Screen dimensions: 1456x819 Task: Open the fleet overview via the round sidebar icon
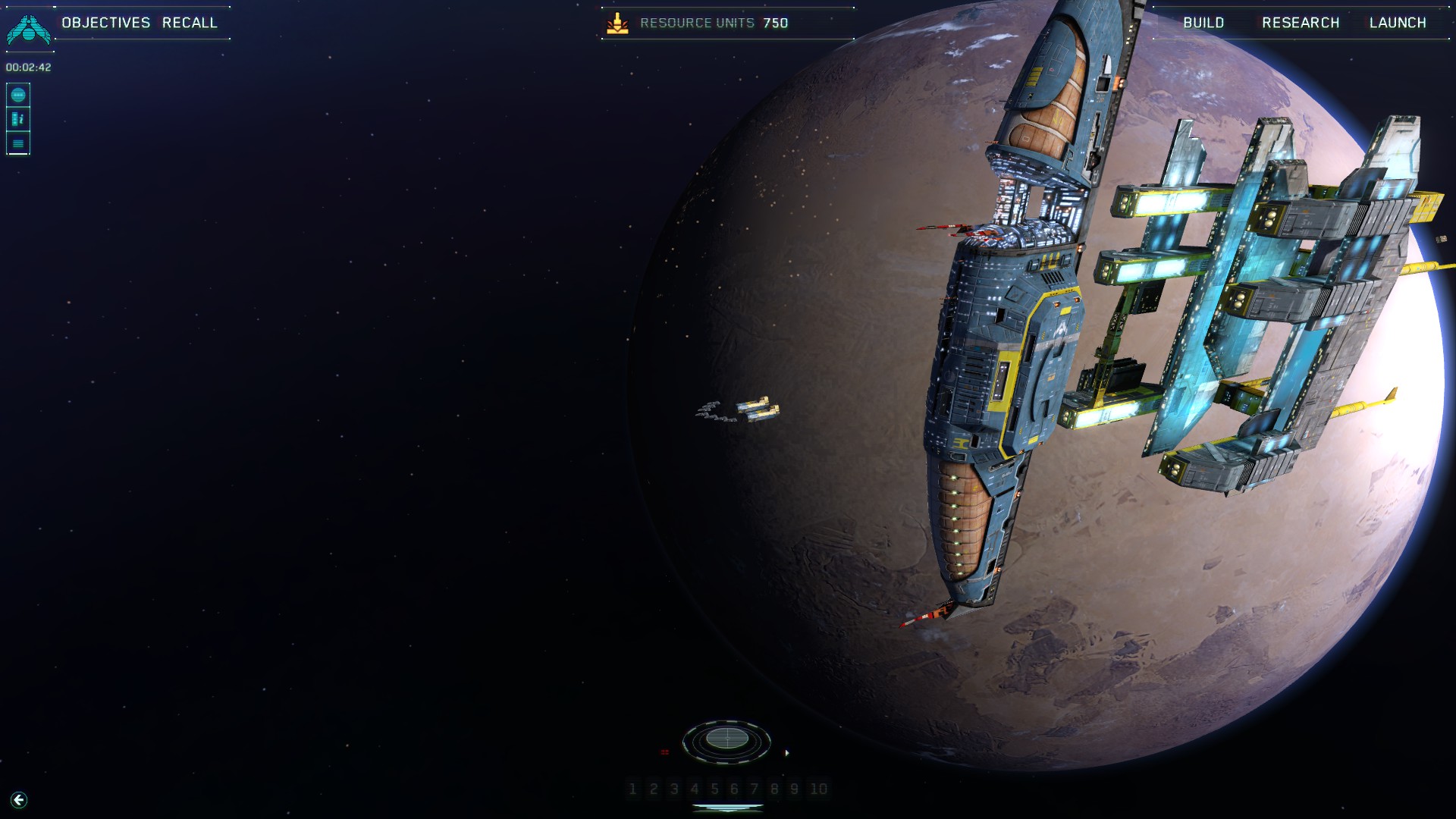[x=18, y=94]
